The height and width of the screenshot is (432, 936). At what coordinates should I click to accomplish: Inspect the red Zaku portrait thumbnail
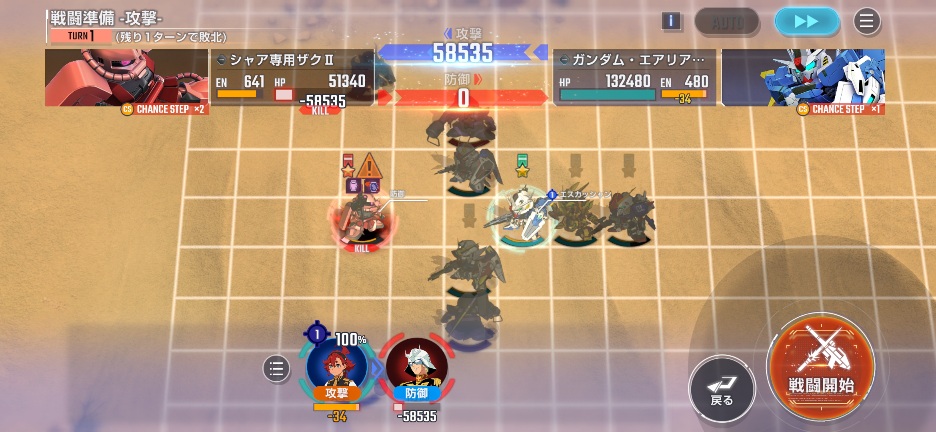[x=125, y=77]
